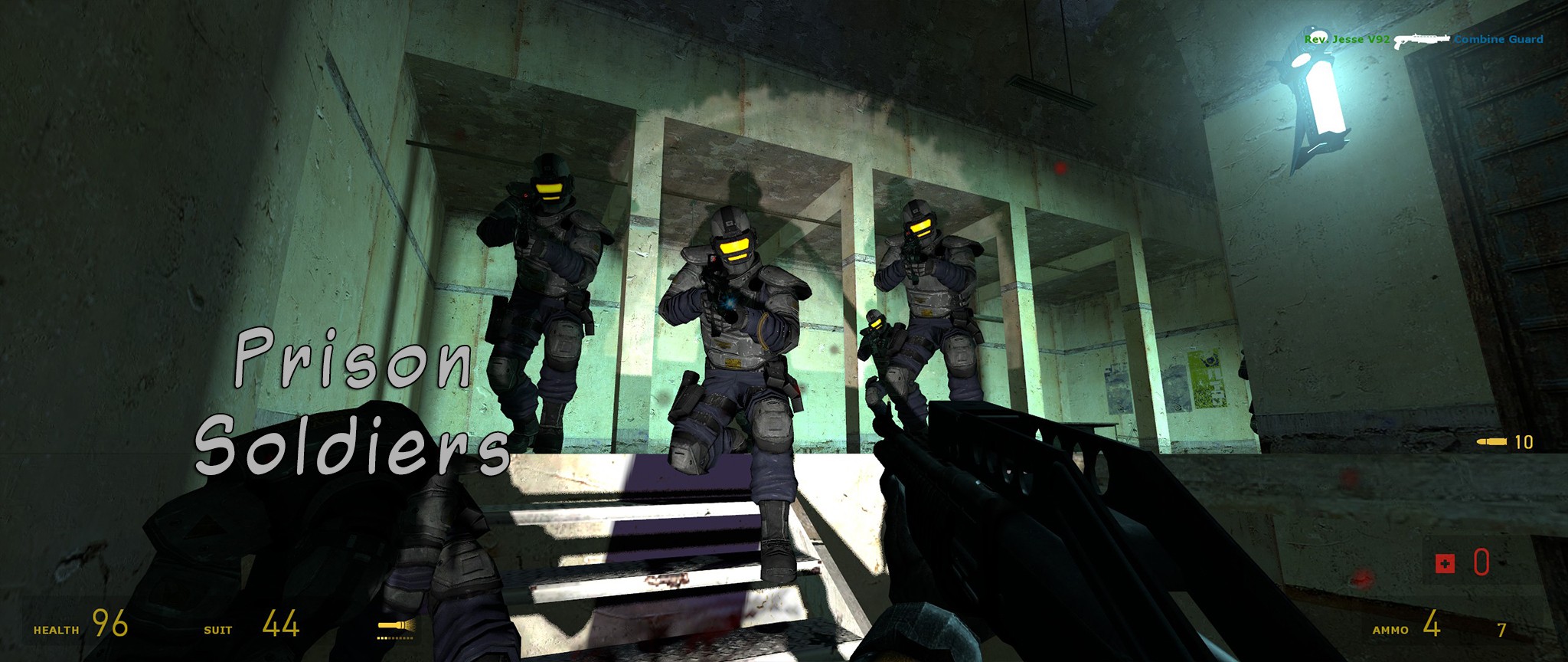Click the SUIT indicator on the HUD
Viewport: 1568px width, 662px height.
(217, 628)
